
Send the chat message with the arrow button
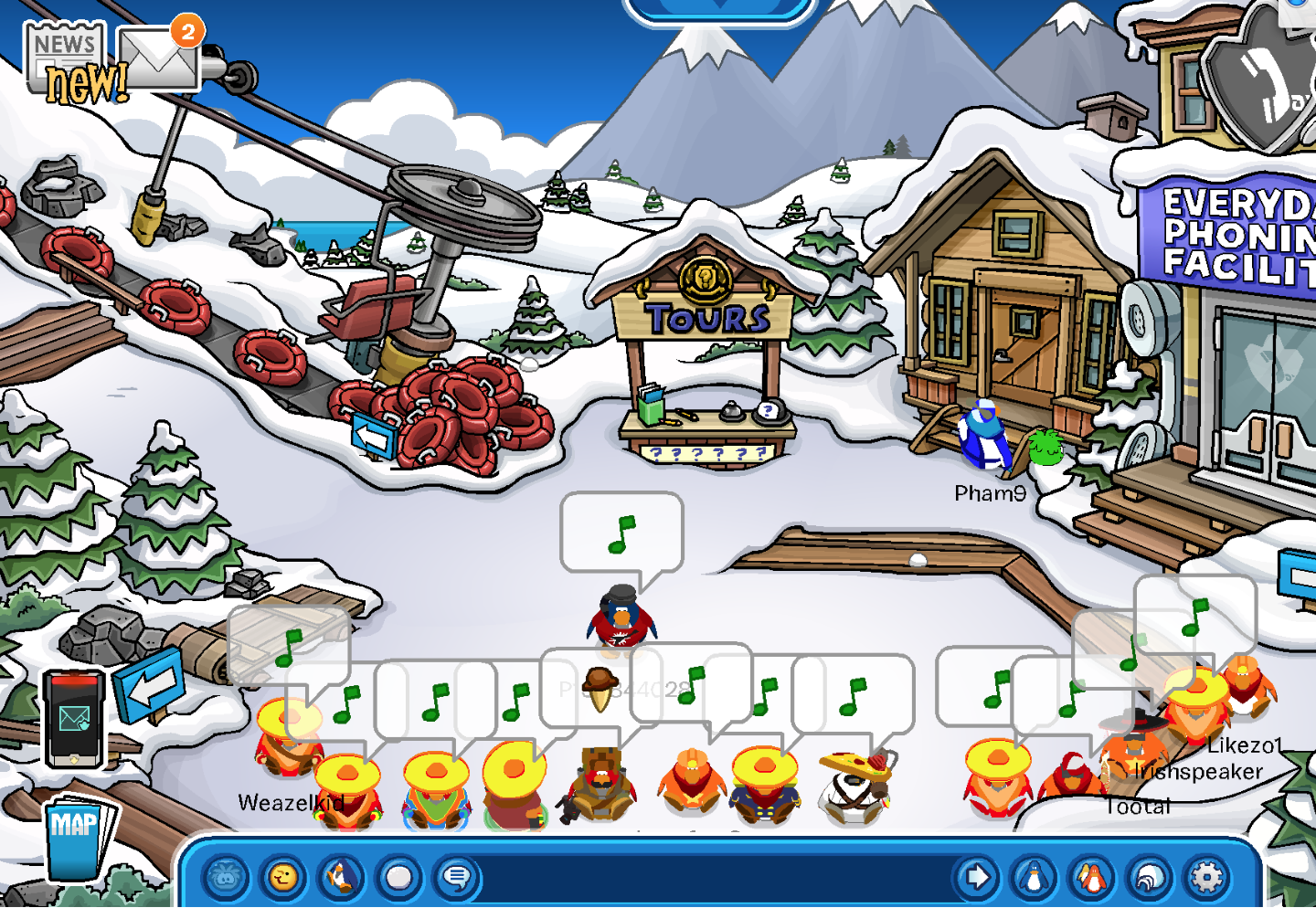pyautogui.click(x=976, y=879)
